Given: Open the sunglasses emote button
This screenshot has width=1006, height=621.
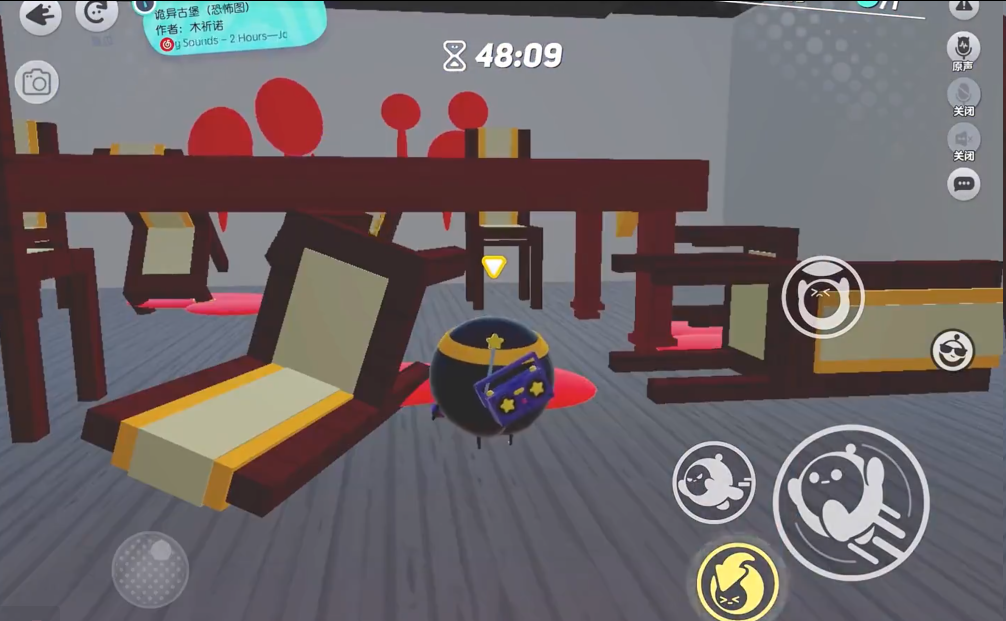Looking at the screenshot, I should (x=952, y=350).
